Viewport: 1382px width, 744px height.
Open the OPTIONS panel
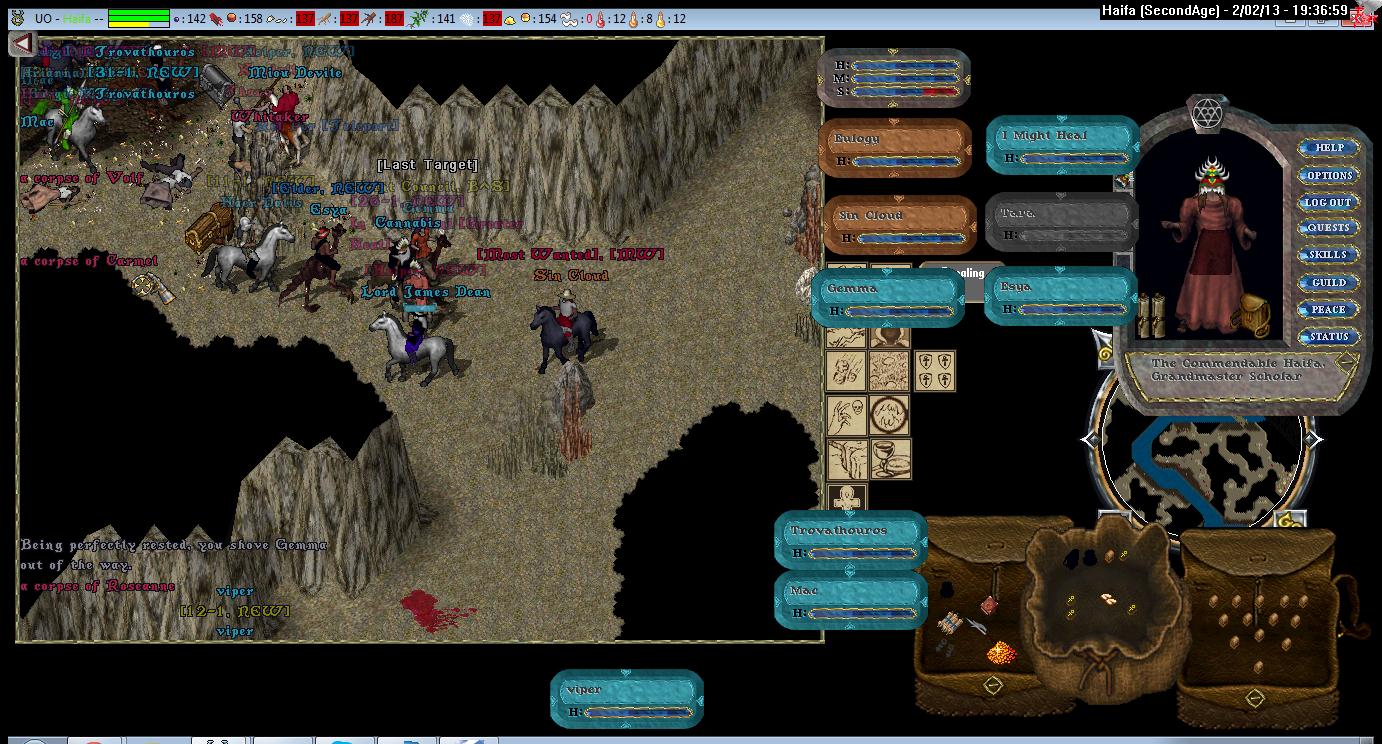(x=1329, y=175)
